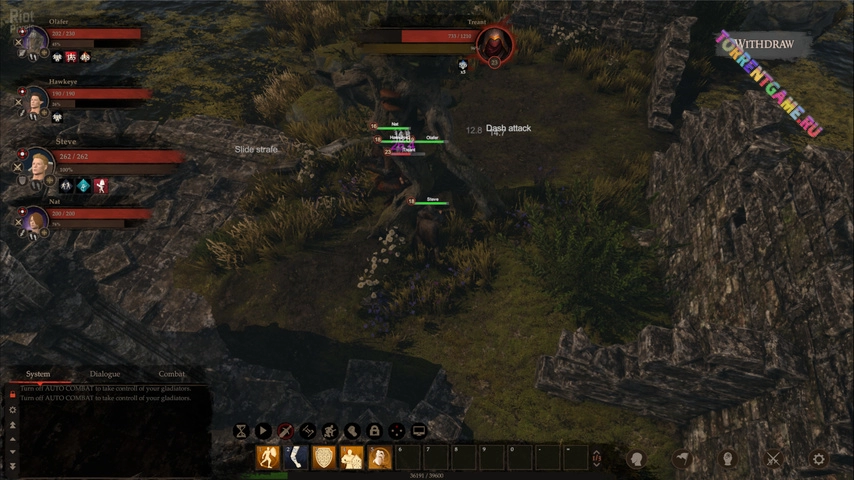Activate the helmeted head skill slot

pyautogui.click(x=379, y=458)
